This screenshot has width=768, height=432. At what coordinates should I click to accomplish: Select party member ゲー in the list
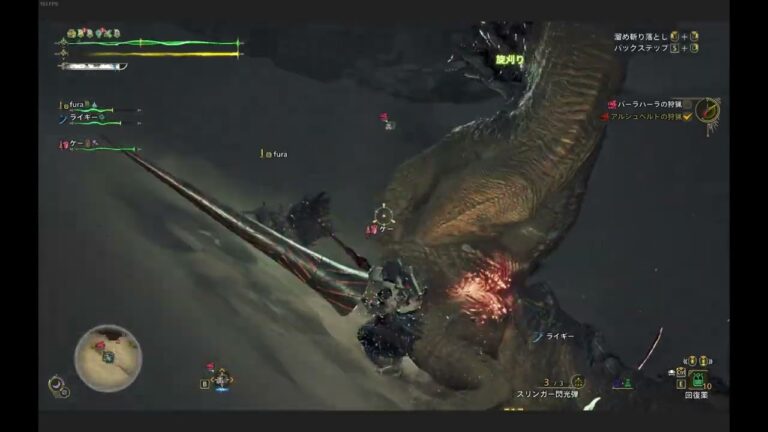pyautogui.click(x=76, y=144)
